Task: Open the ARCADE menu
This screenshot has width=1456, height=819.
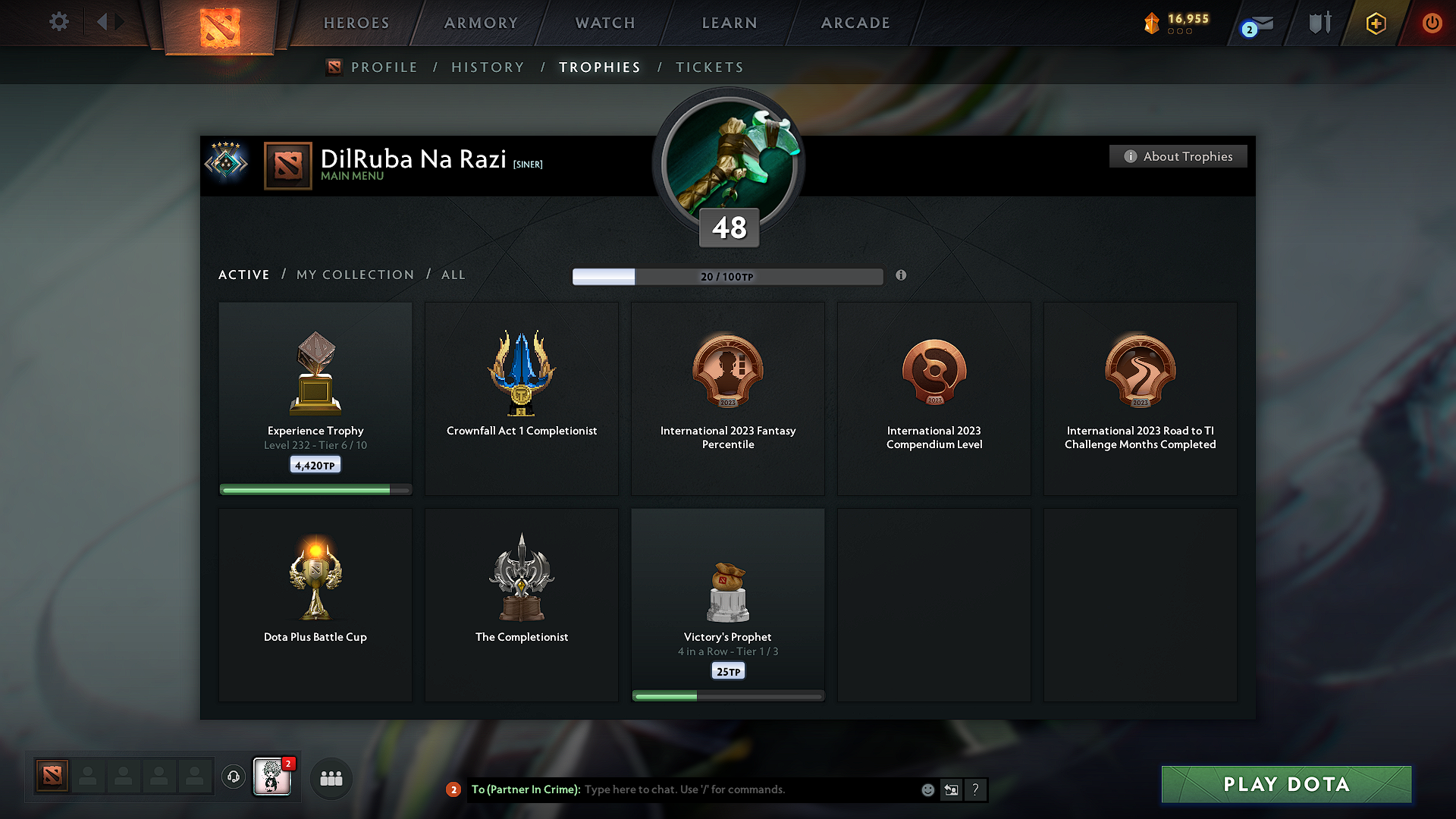Action: point(855,23)
